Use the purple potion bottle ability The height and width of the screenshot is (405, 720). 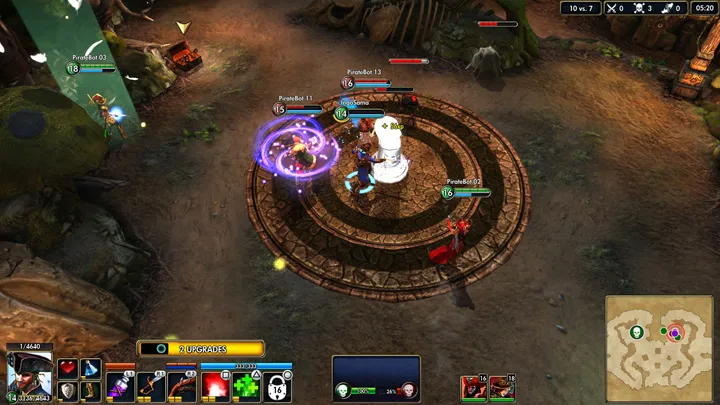click(x=120, y=386)
